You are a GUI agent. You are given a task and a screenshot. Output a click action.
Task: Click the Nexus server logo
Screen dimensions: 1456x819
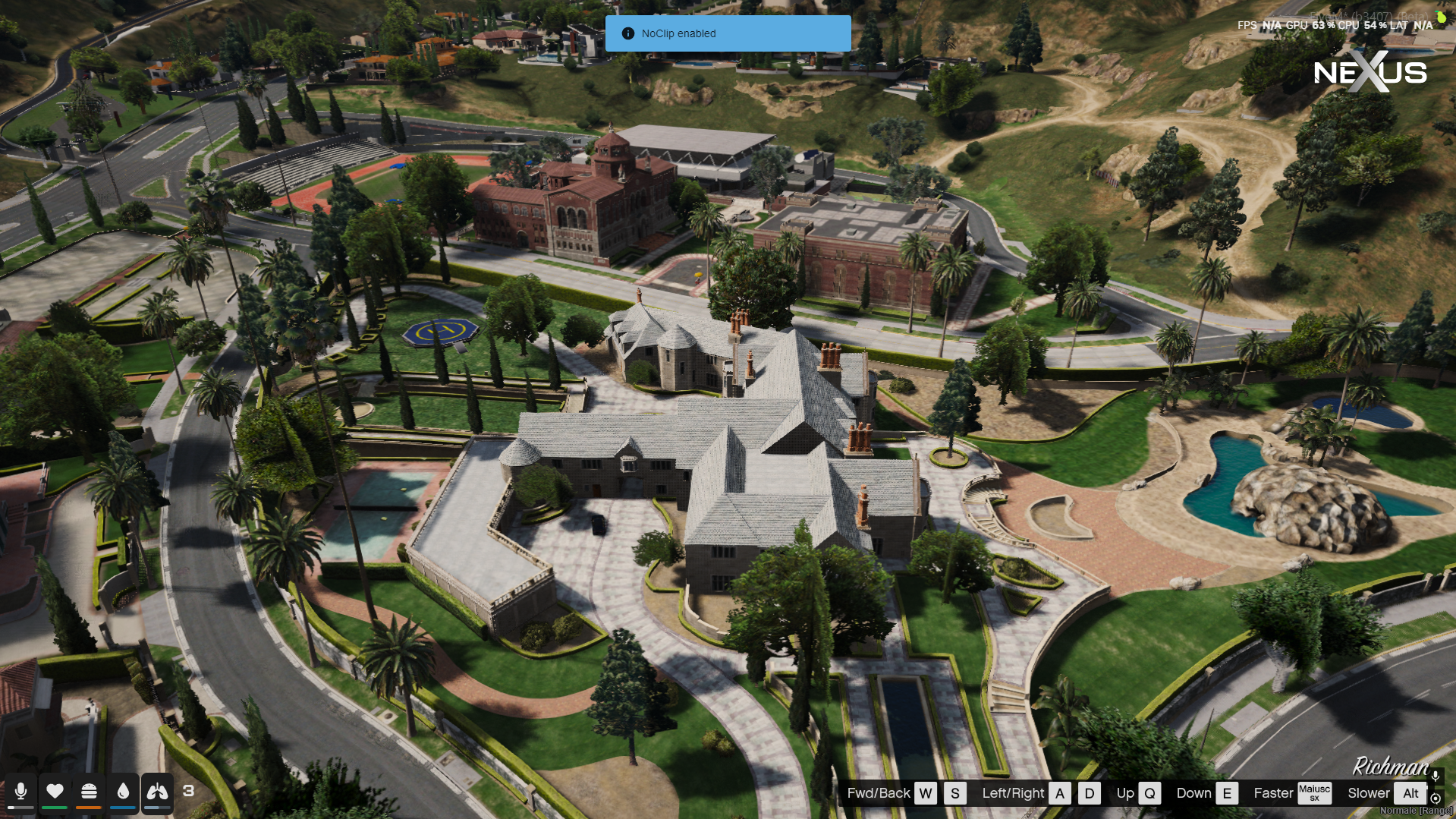pyautogui.click(x=1370, y=72)
